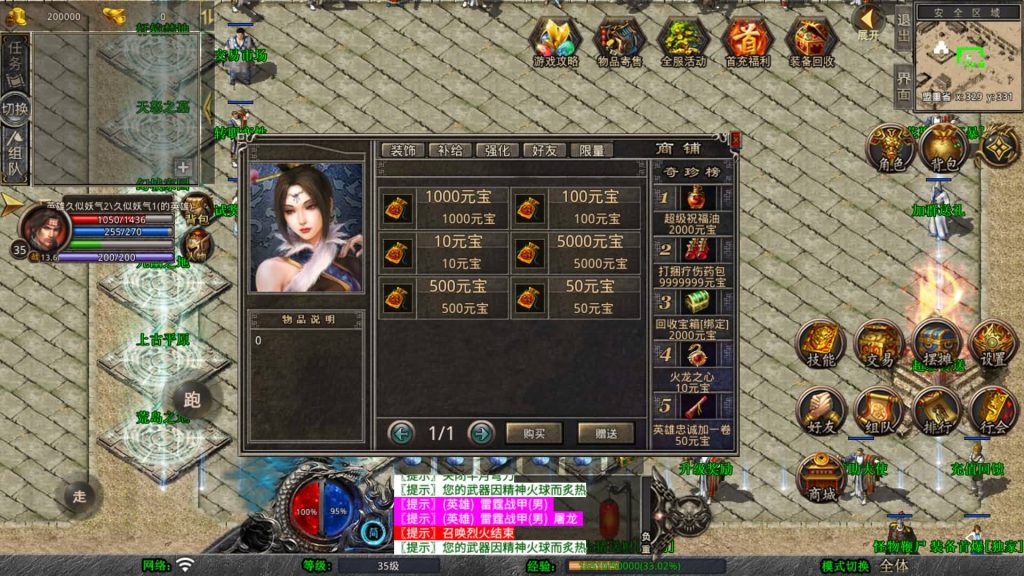This screenshot has height=576, width=1024.
Task: Select the 1000元宝 shop item
Action: [x=445, y=208]
